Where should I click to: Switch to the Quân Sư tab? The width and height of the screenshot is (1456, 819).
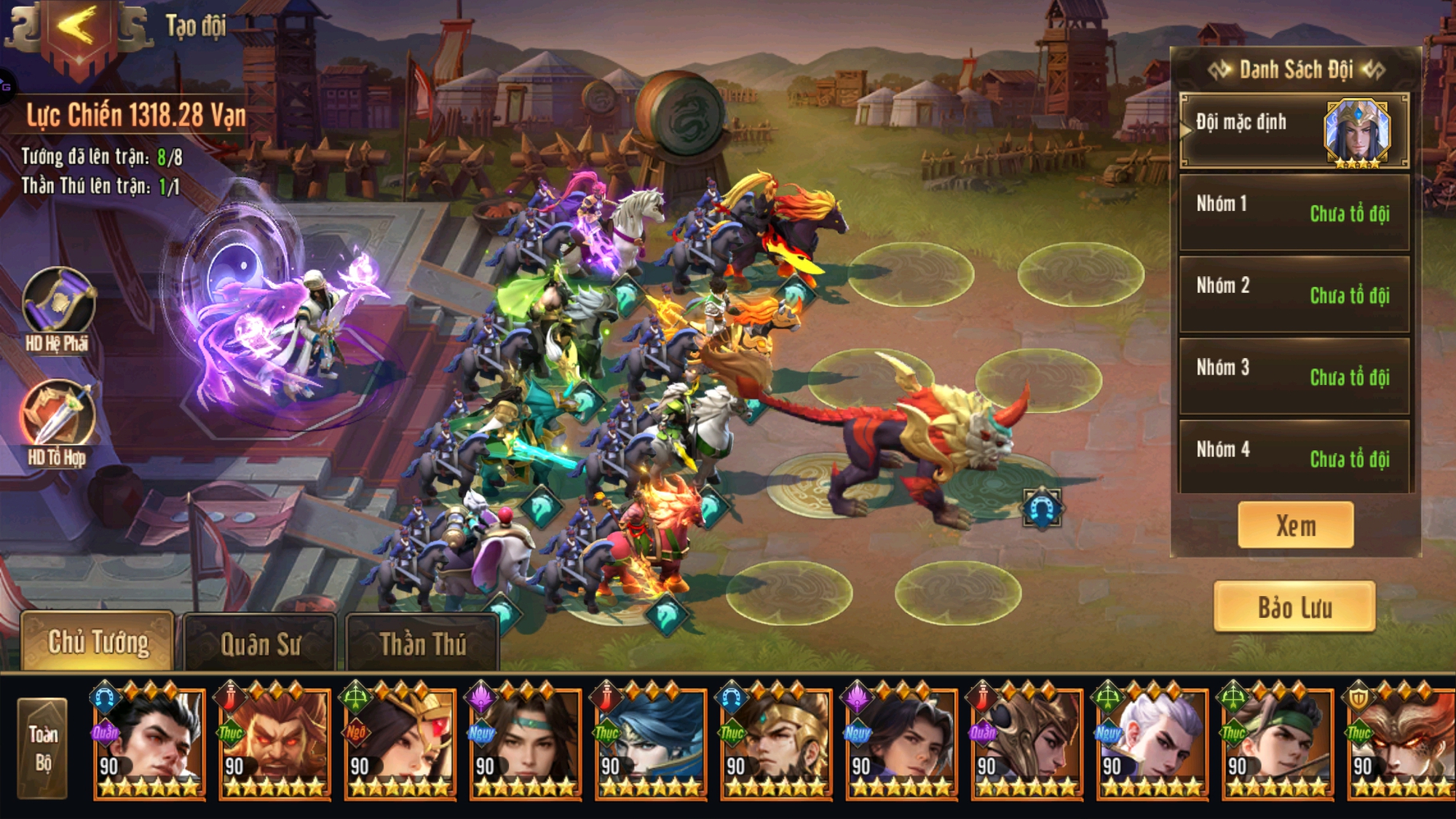click(x=260, y=644)
